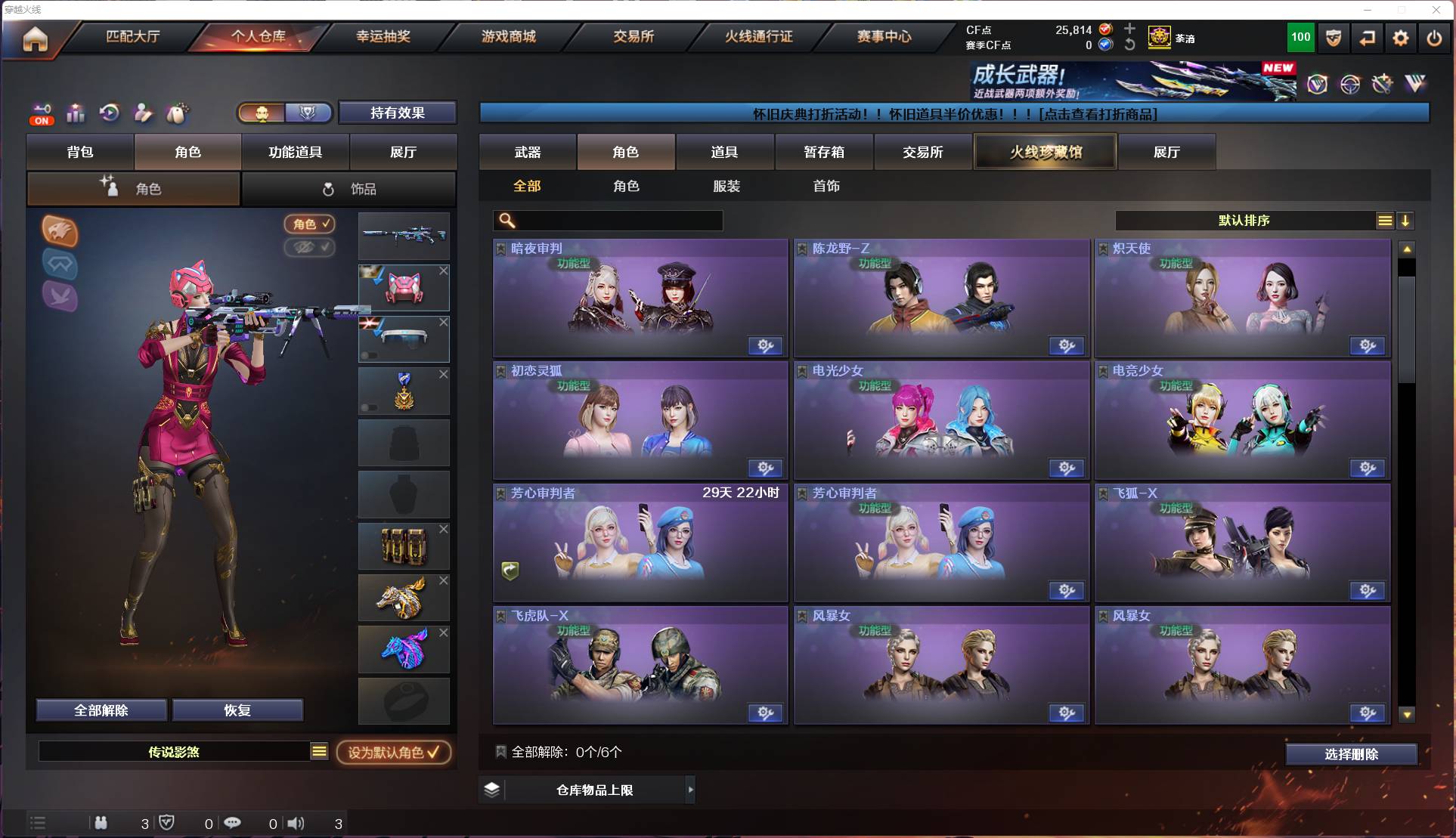Click the character edit pencil icon

(x=143, y=113)
